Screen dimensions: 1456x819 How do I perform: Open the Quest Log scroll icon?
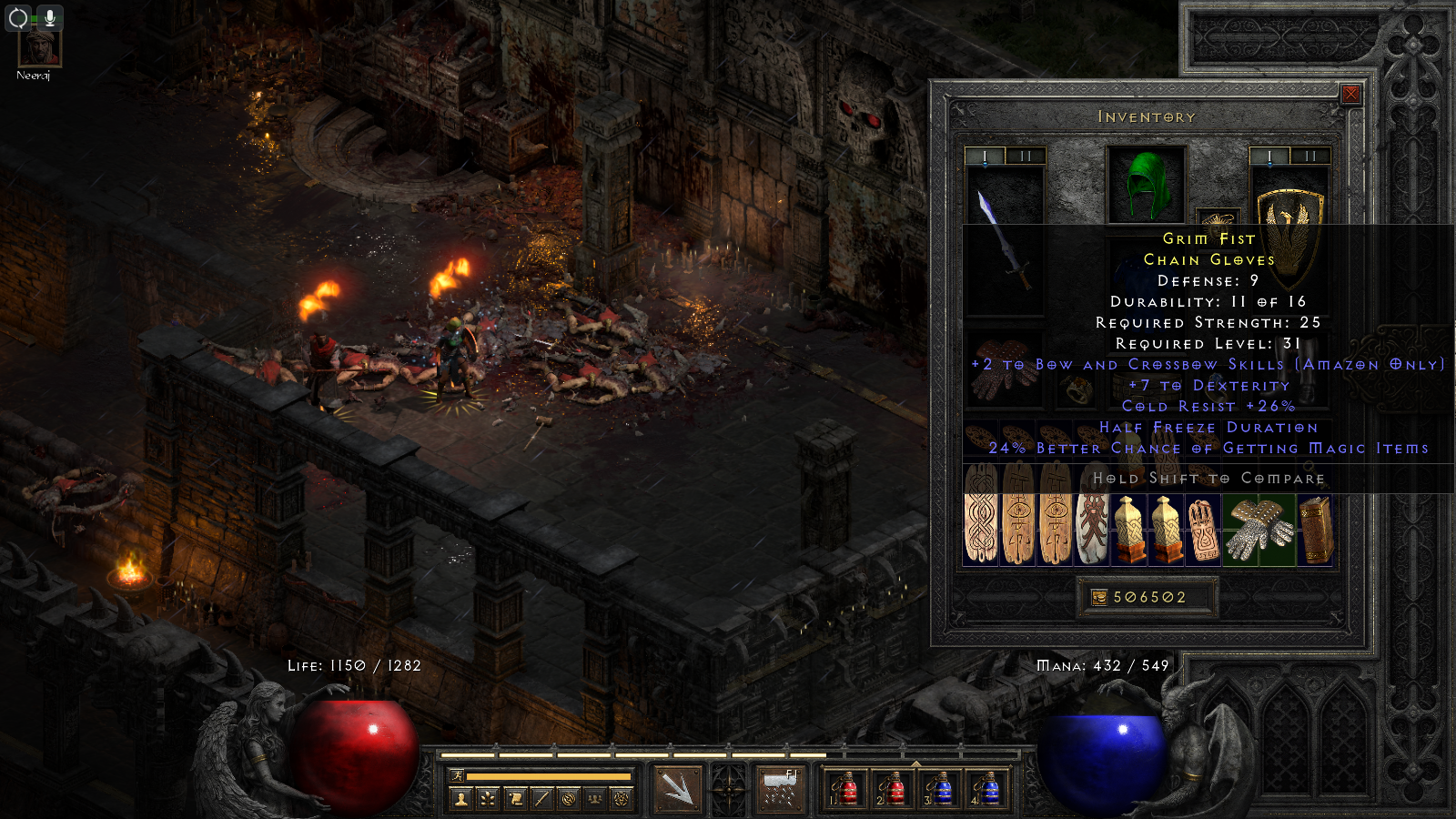pyautogui.click(x=514, y=799)
